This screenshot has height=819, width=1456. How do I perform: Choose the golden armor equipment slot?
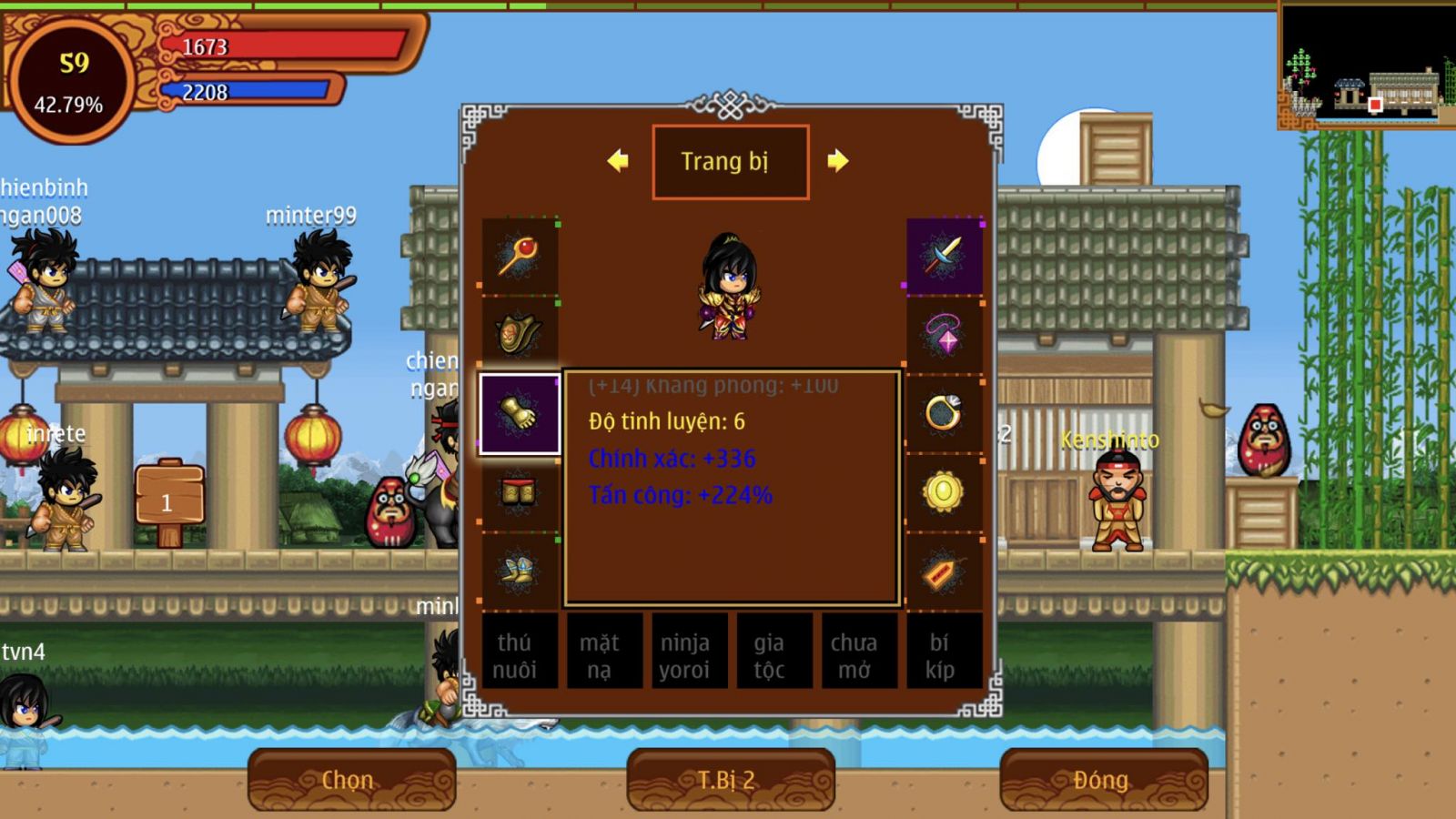tap(519, 334)
